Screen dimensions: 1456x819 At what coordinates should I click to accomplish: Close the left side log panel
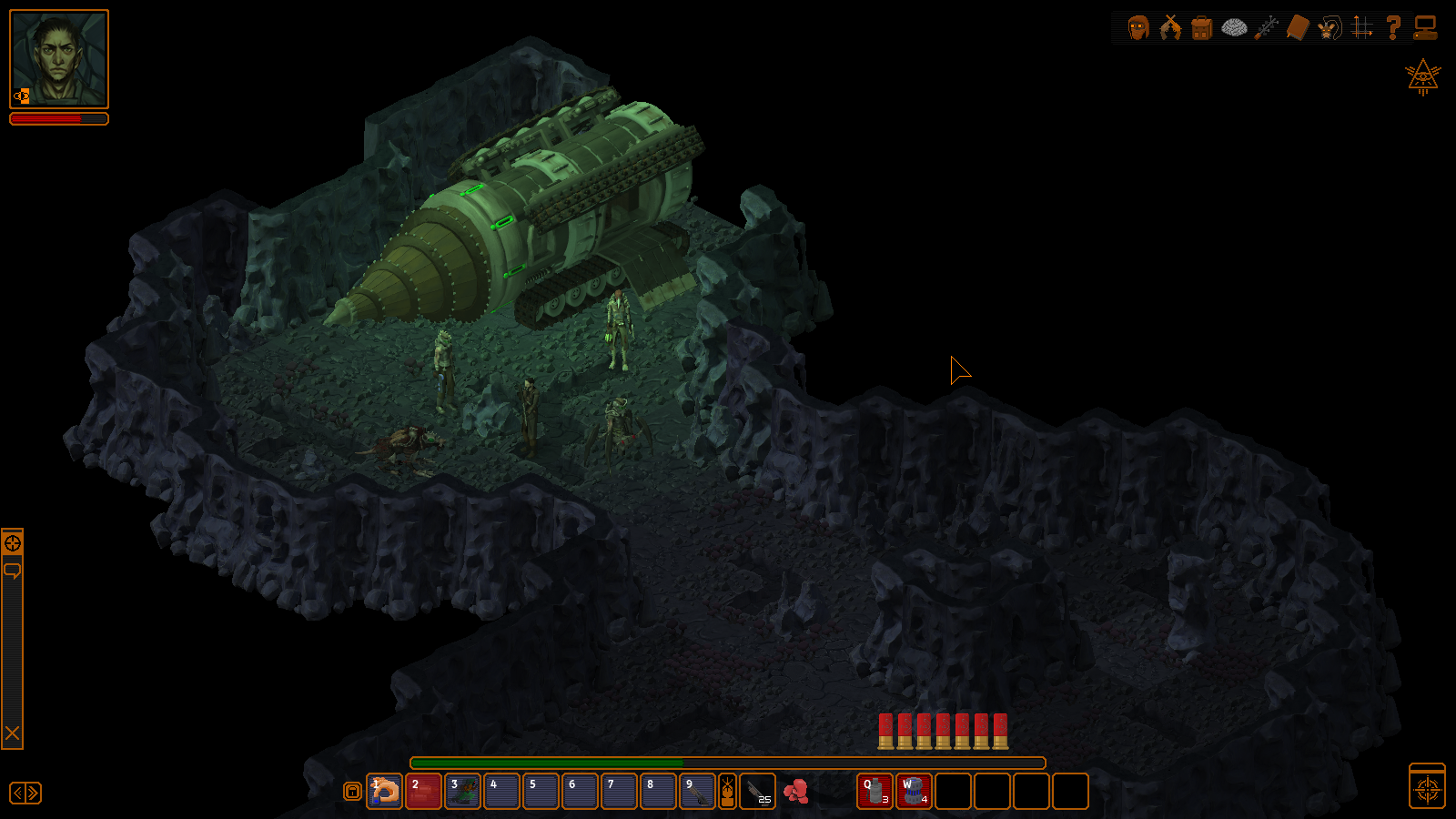click(13, 733)
